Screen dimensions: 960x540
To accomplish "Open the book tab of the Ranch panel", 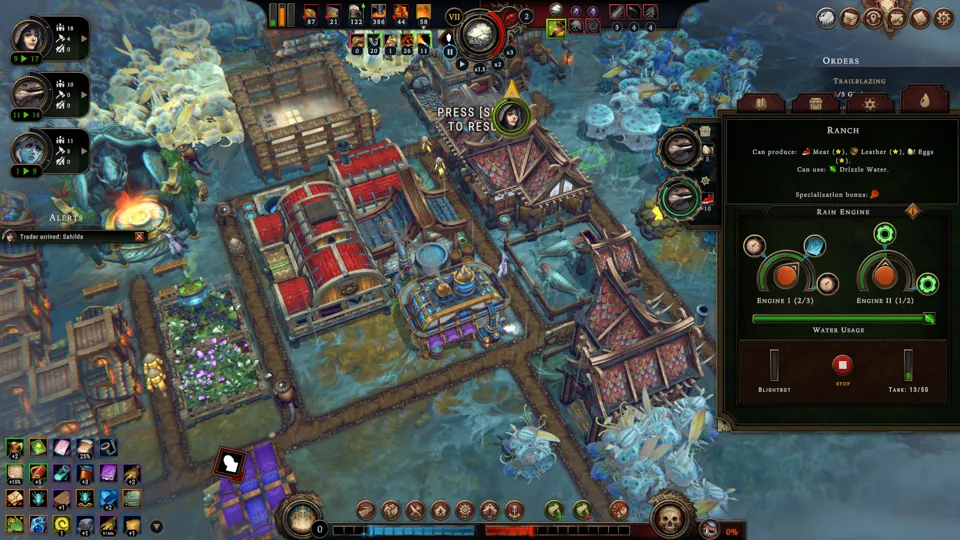I will (x=760, y=103).
